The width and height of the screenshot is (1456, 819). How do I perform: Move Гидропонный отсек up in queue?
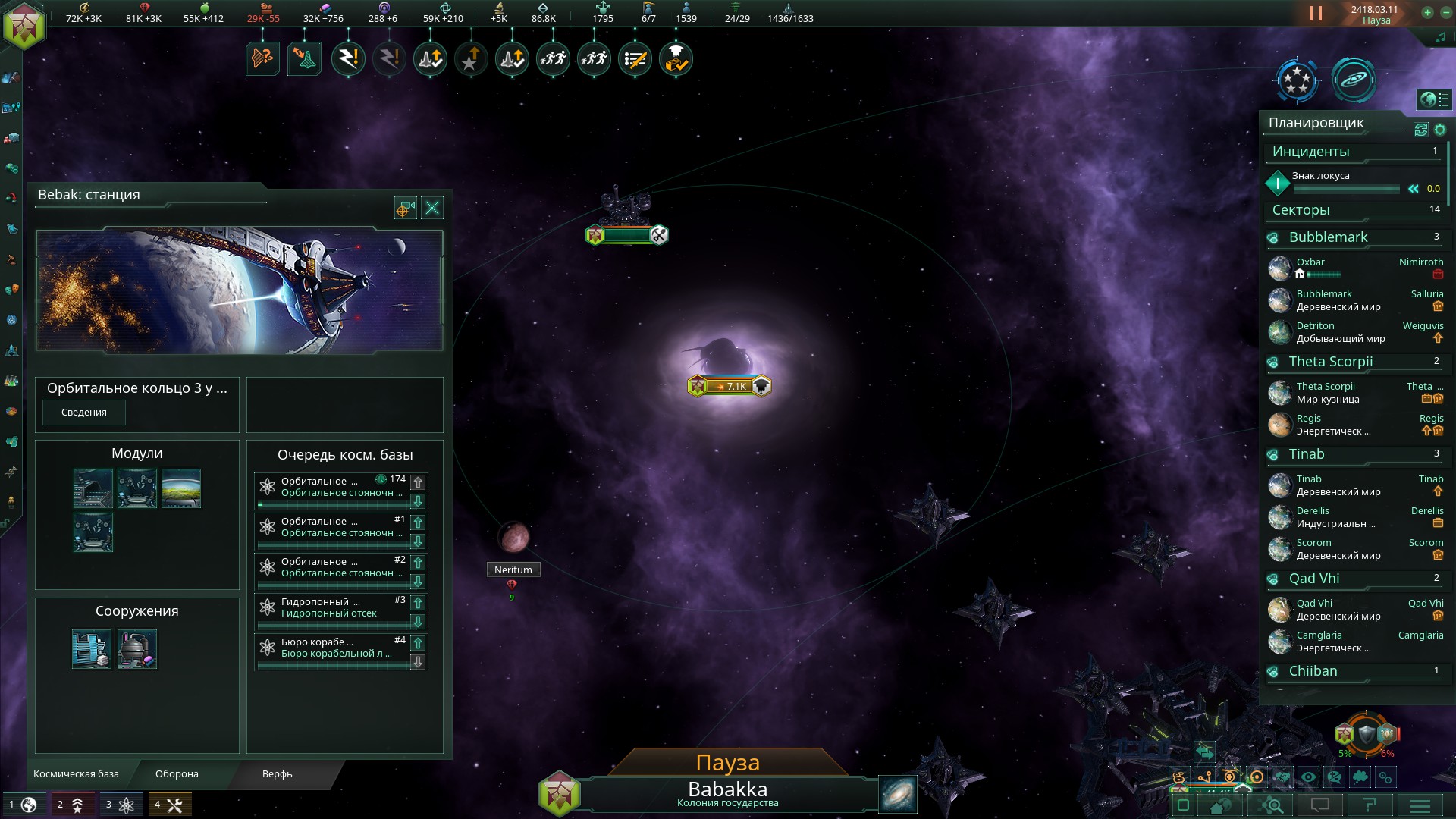(417, 603)
